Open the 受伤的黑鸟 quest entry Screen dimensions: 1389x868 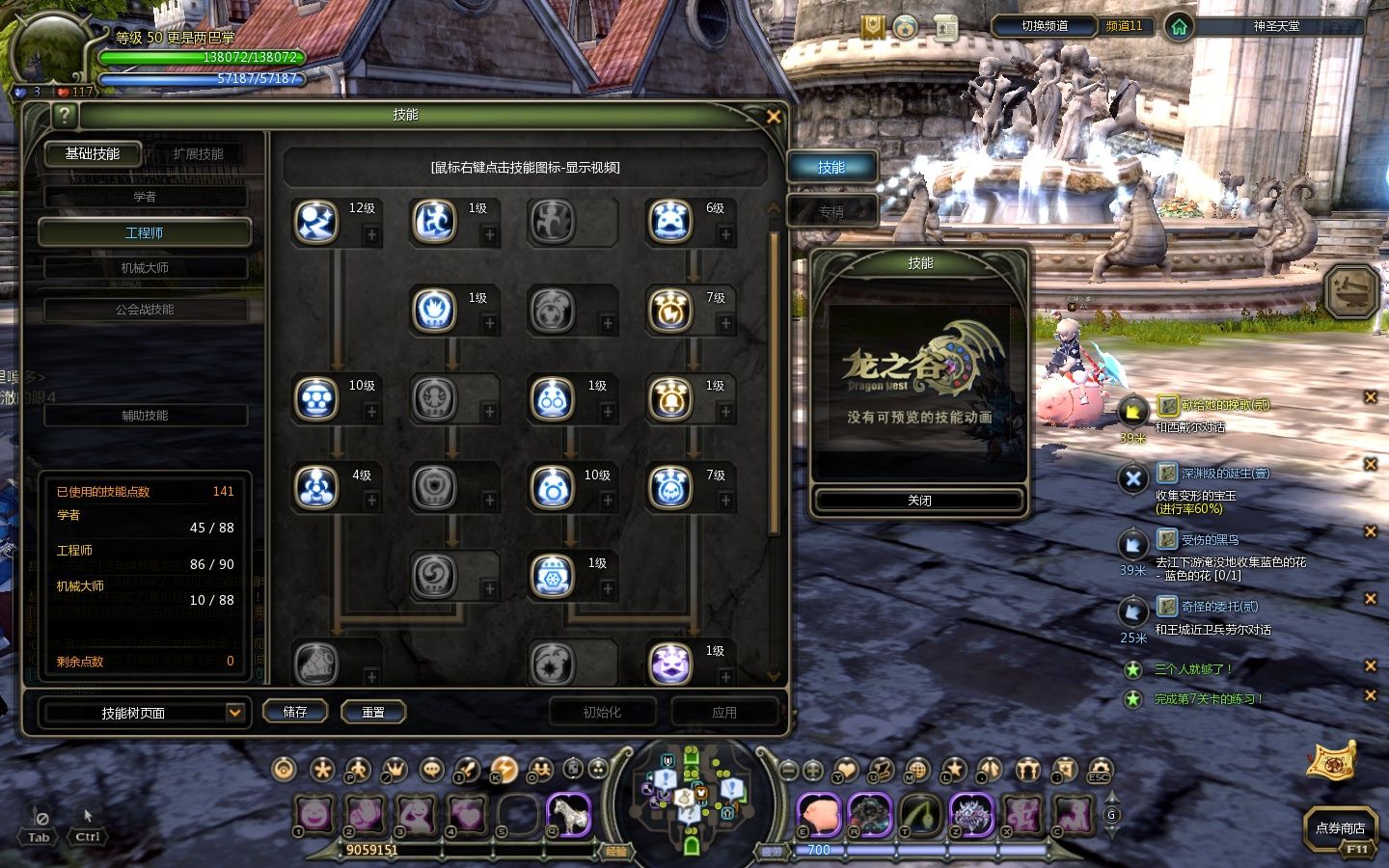pos(1210,540)
